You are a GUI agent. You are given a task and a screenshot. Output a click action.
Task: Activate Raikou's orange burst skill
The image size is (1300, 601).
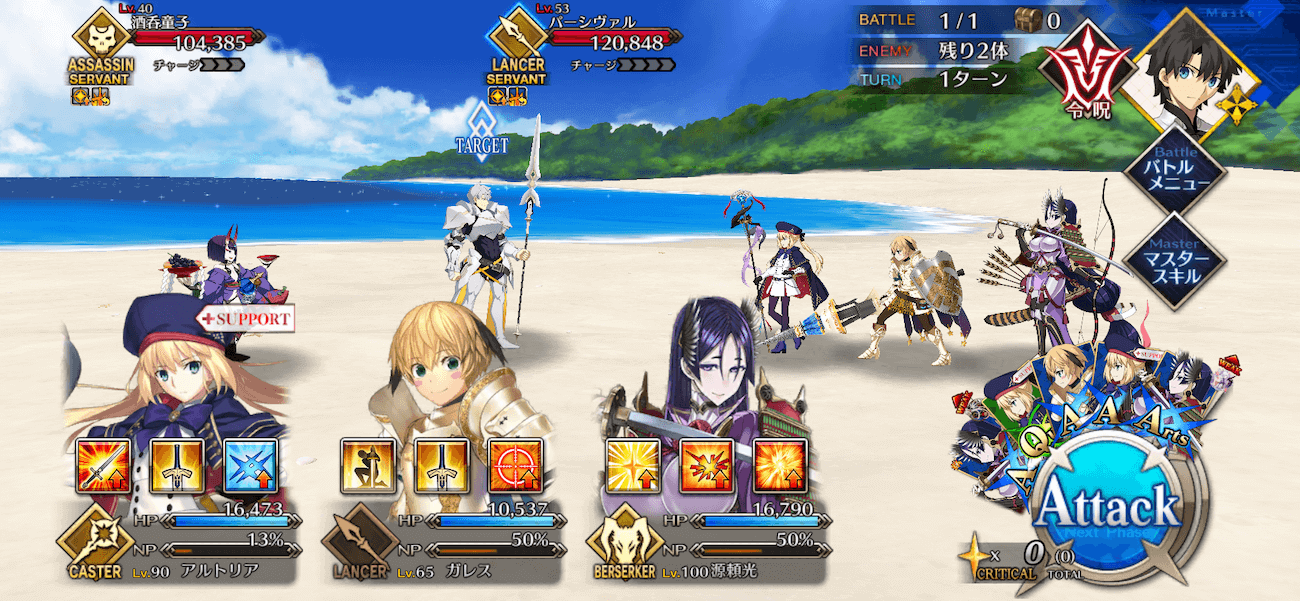(x=779, y=466)
